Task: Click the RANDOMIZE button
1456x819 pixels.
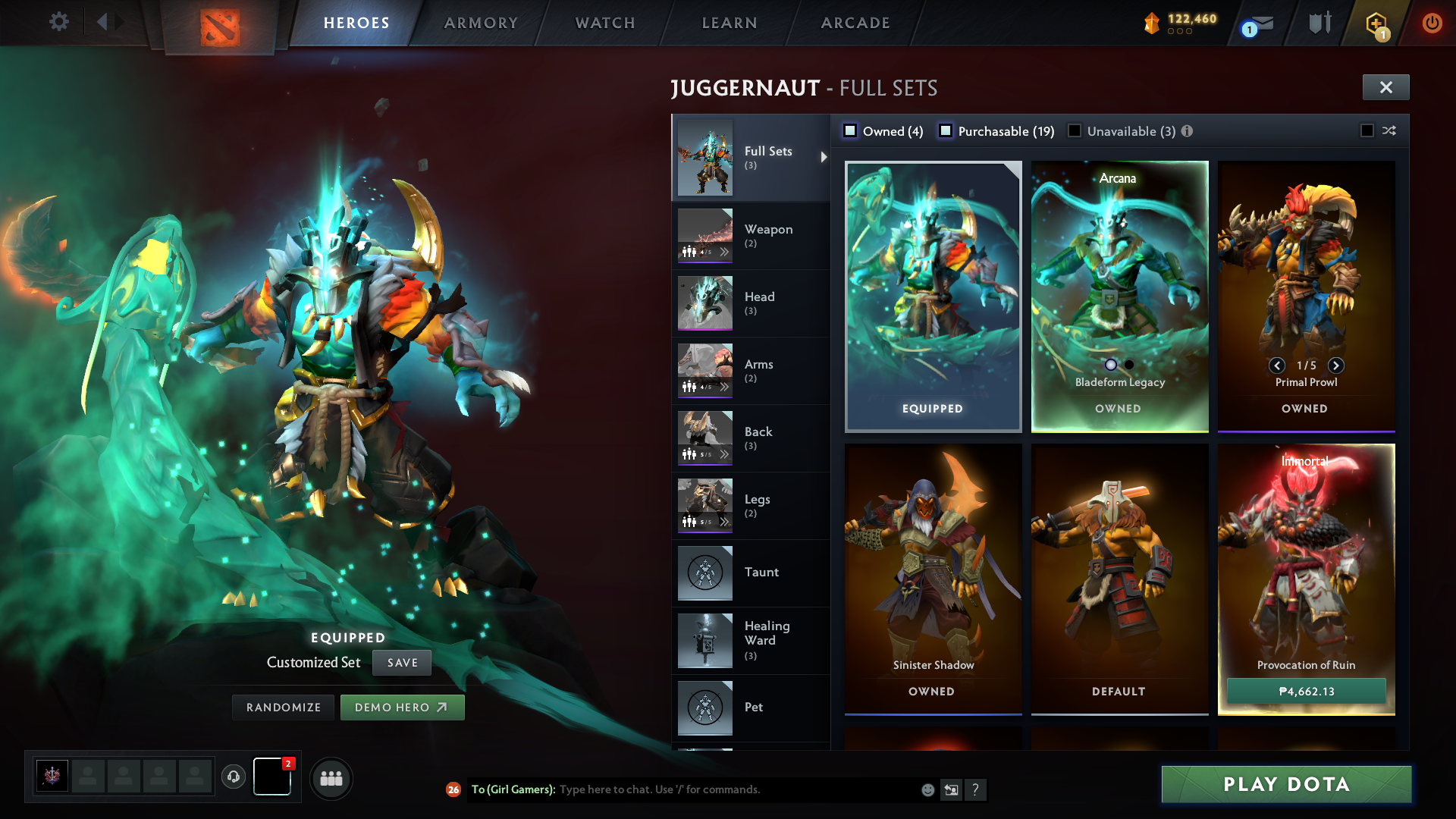Action: [283, 707]
